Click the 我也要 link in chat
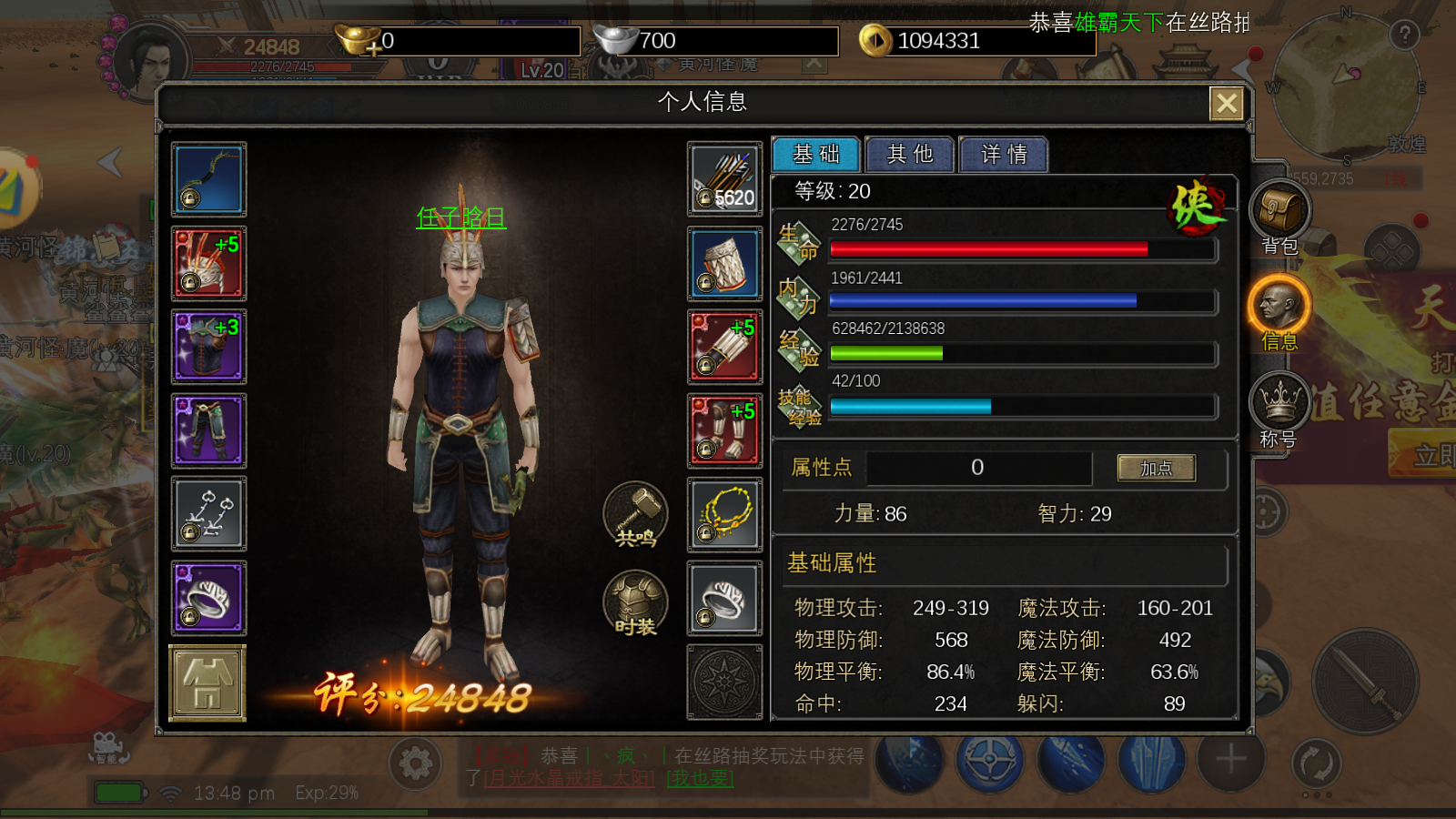 click(699, 778)
